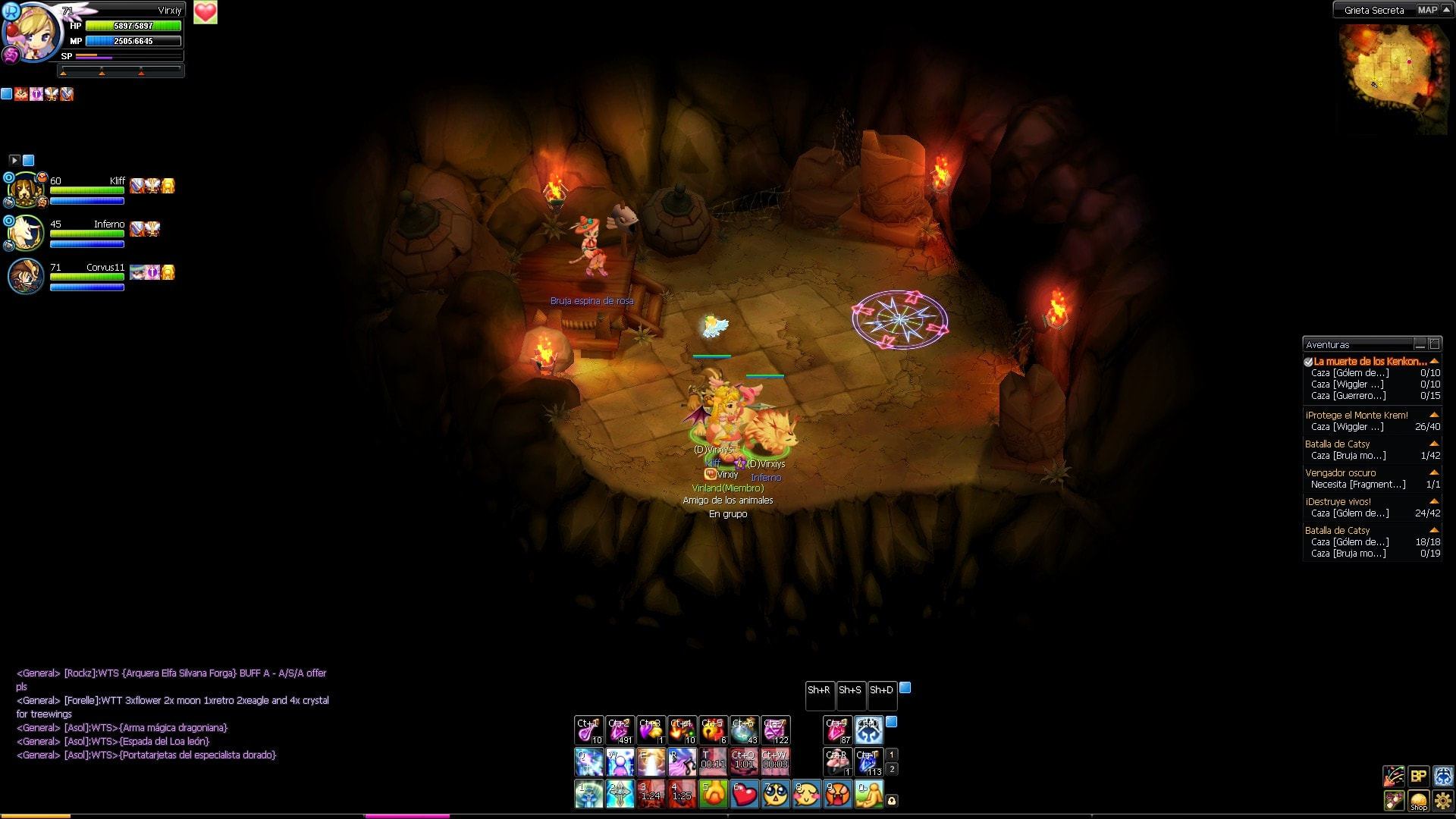1456x819 pixels.
Task: Collapse the minimap with the arrow button
Action: click(1446, 10)
